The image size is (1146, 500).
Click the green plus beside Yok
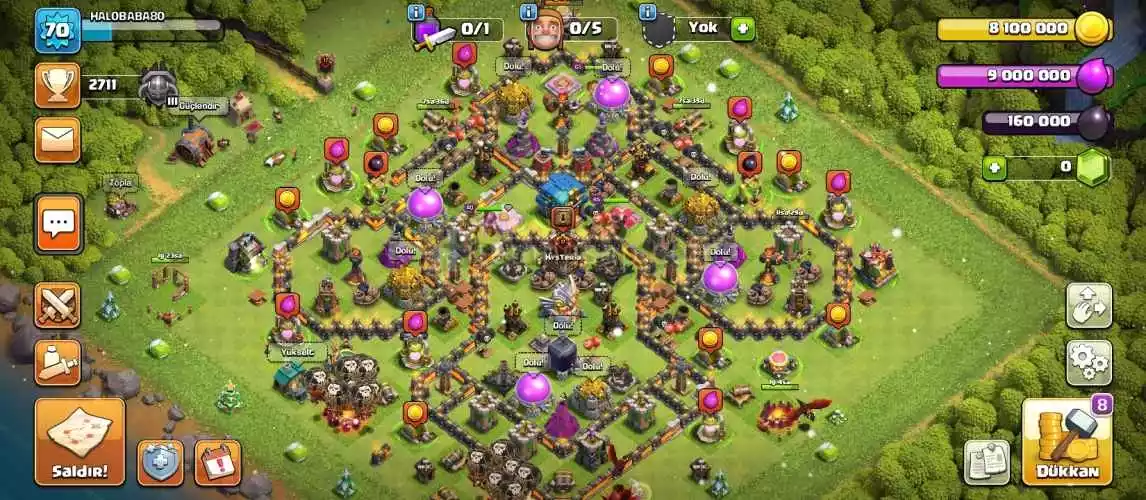[742, 28]
